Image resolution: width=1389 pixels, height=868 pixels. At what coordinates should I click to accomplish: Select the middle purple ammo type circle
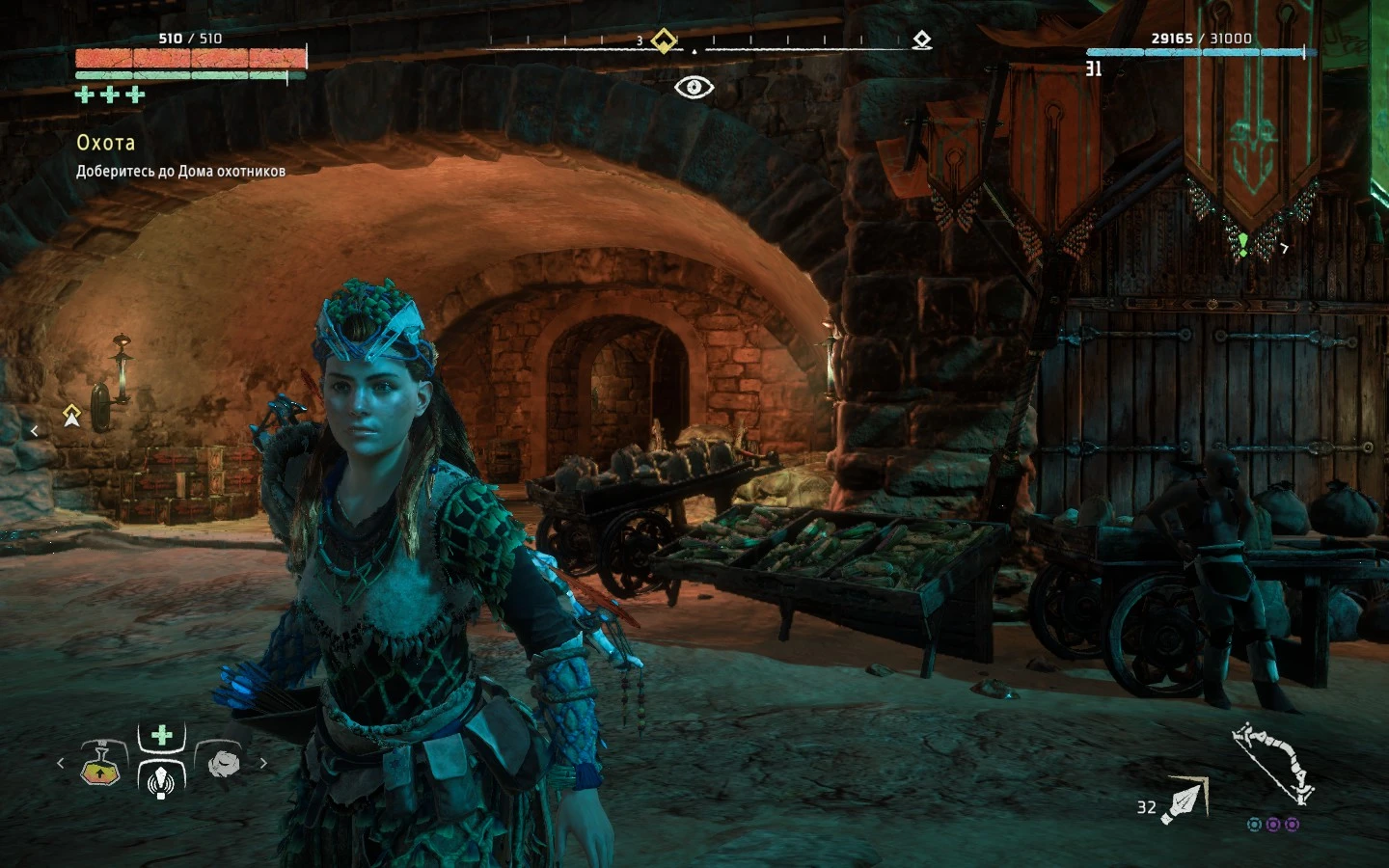coord(1273,823)
